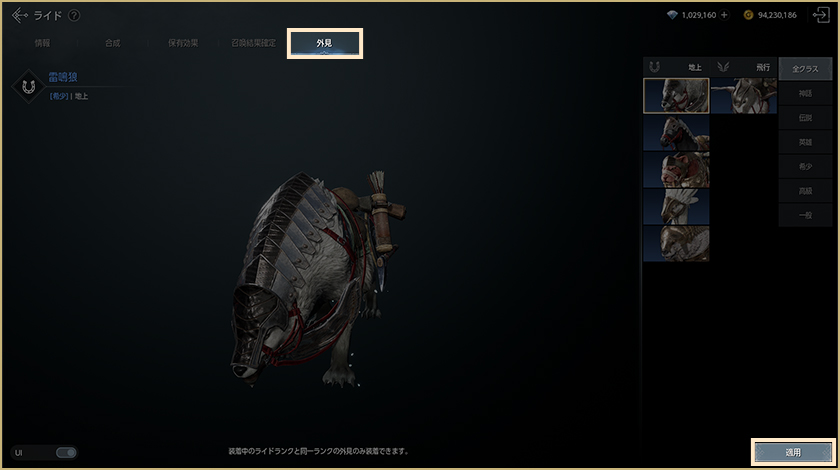This screenshot has width=840, height=470.
Task: Filter by 伝説 rank
Action: tap(805, 118)
